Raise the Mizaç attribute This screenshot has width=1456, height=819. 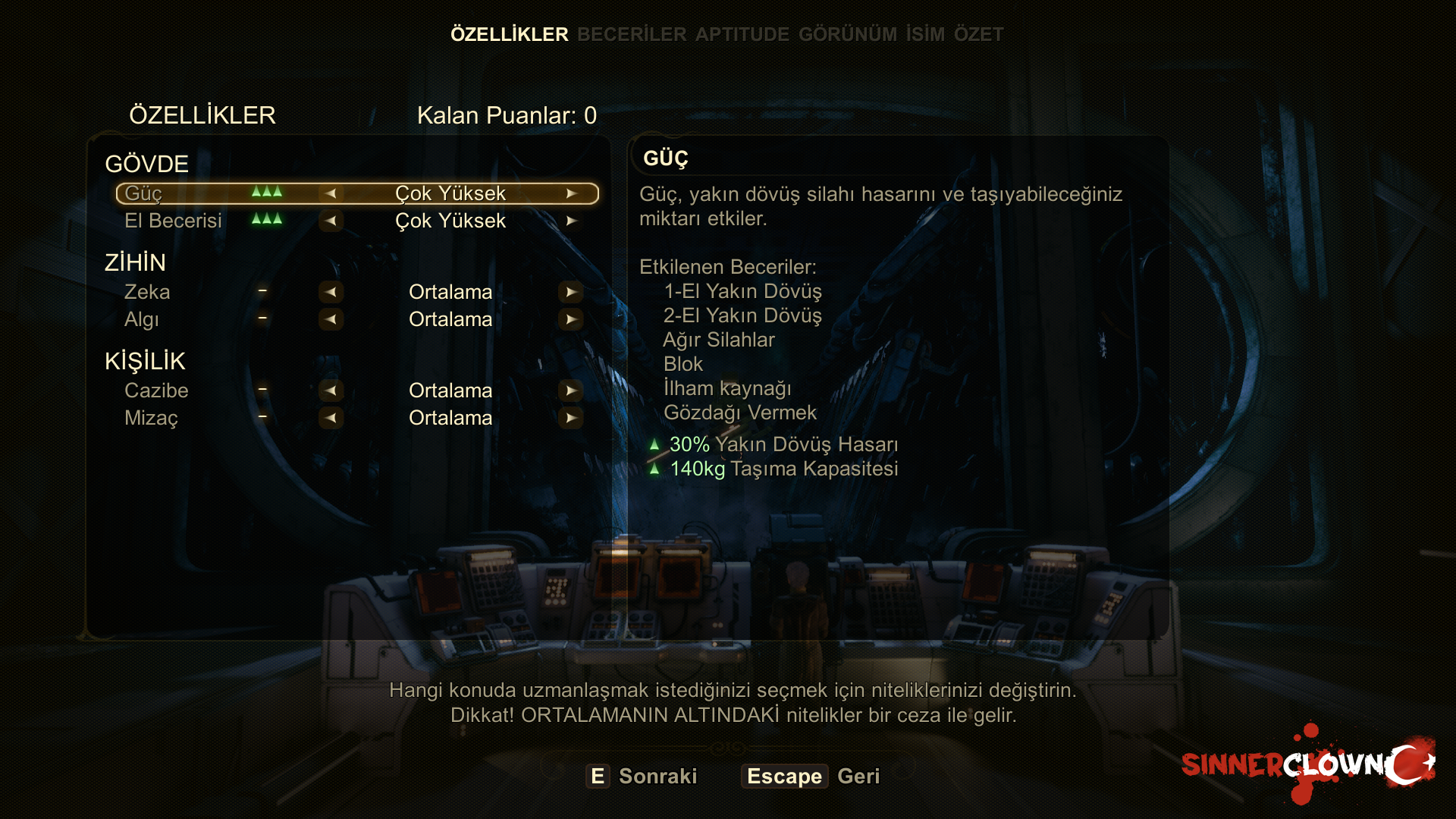tap(570, 418)
